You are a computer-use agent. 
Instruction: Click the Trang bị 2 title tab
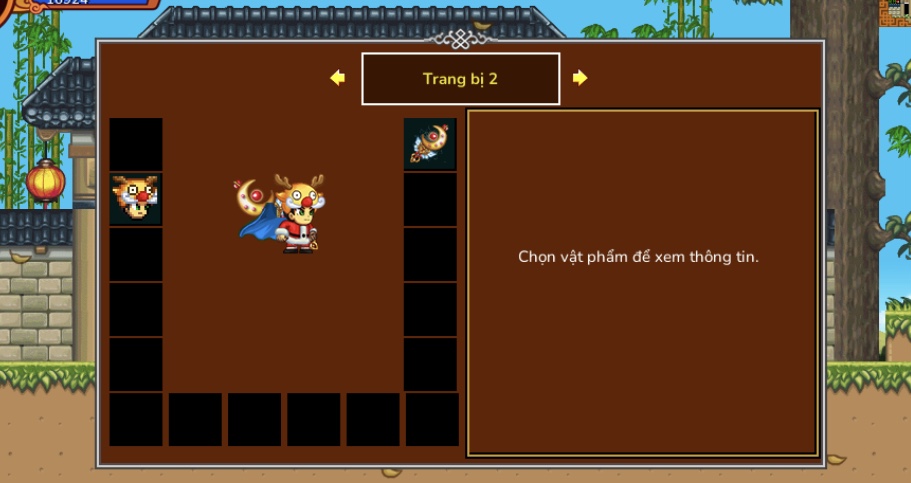[x=460, y=79]
